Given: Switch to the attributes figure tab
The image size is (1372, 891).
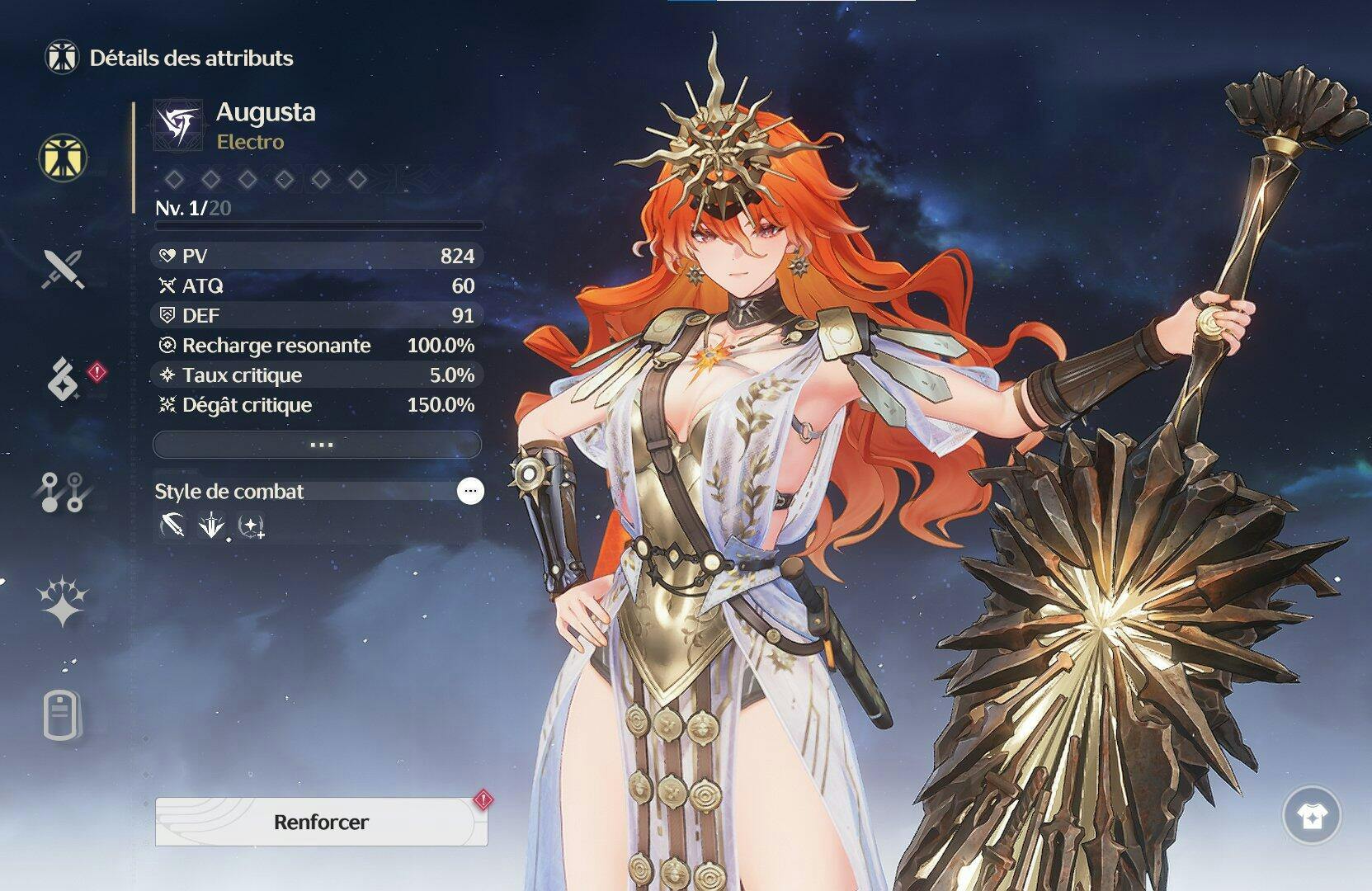Looking at the screenshot, I should [x=63, y=157].
